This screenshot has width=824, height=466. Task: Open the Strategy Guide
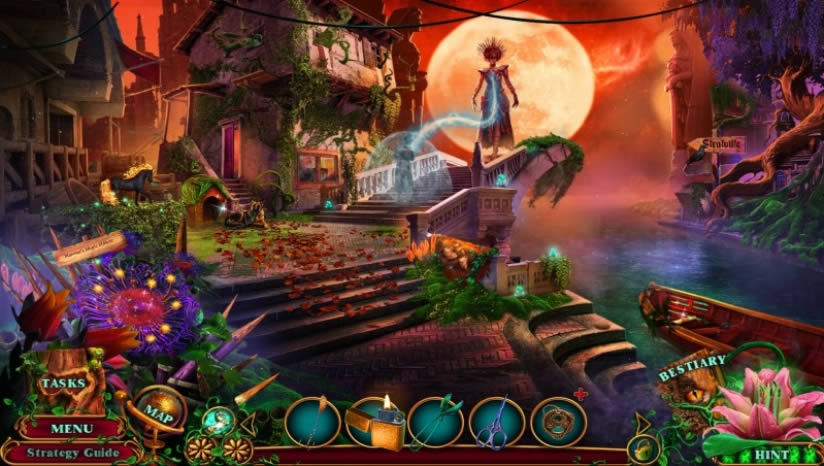(x=71, y=452)
